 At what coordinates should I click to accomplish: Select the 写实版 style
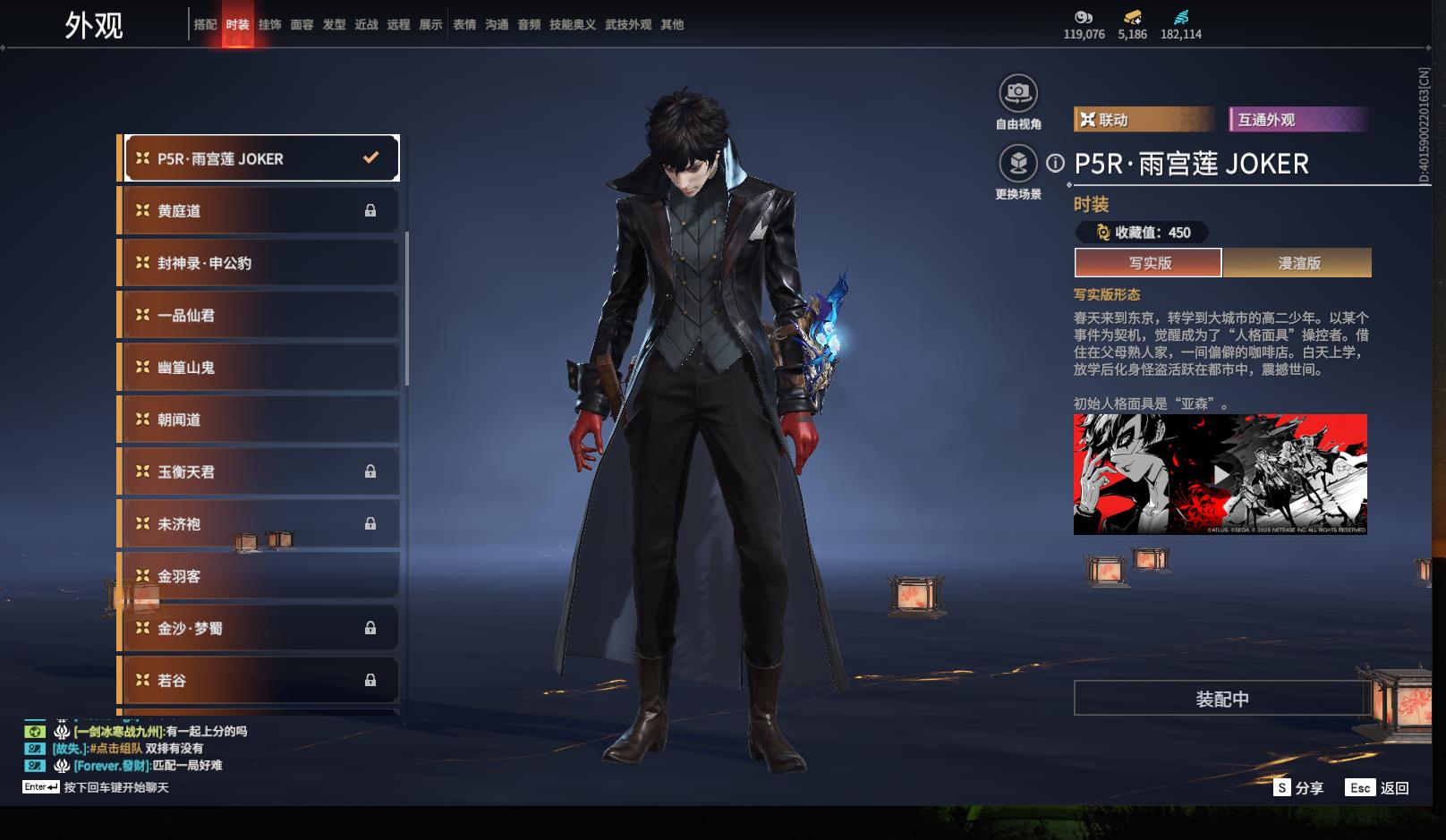tap(1149, 263)
